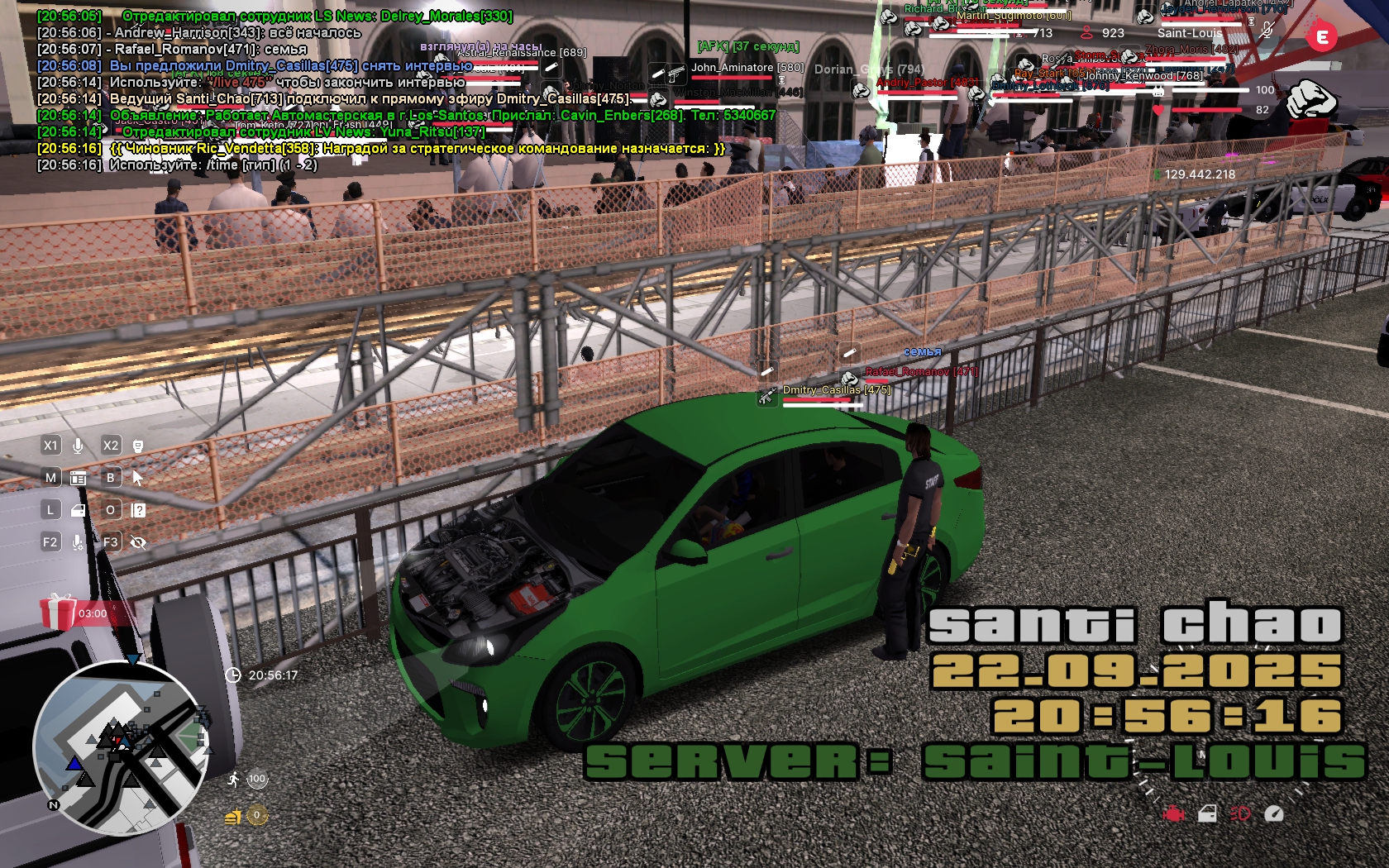
Task: Select the fist weapon icon
Action: (1311, 99)
